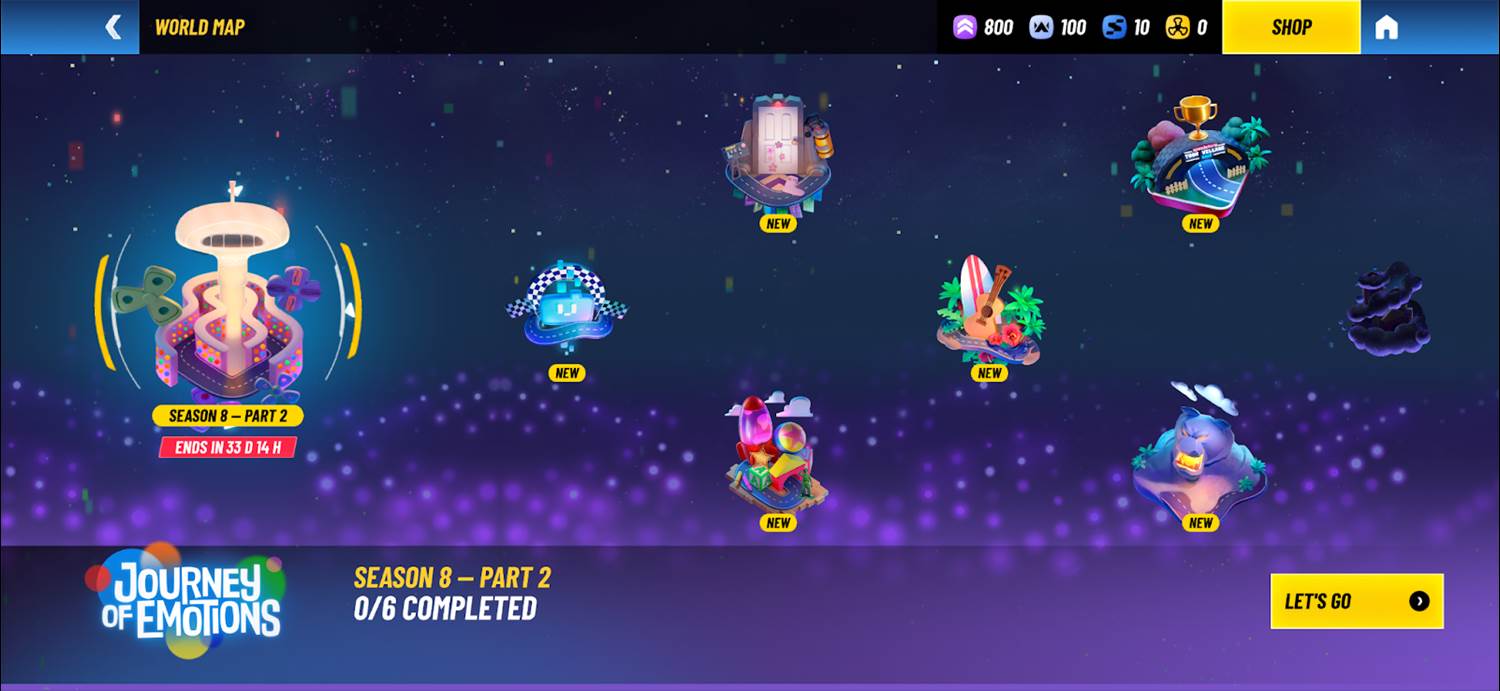Pick the surfboard and ukulele island
Viewport: 1500px width, 691px height.
(x=989, y=310)
